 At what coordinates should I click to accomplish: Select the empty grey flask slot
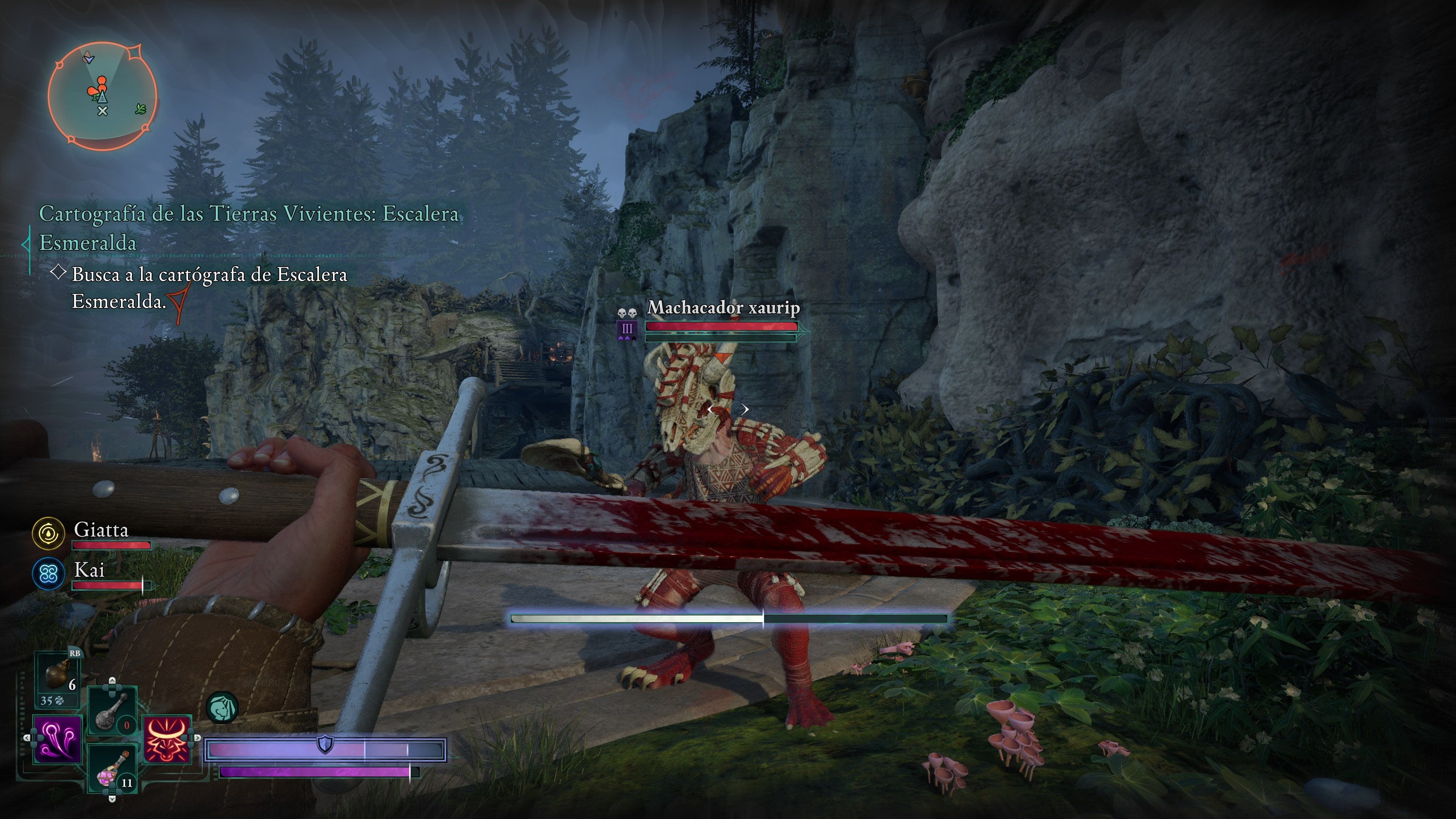coord(113,711)
